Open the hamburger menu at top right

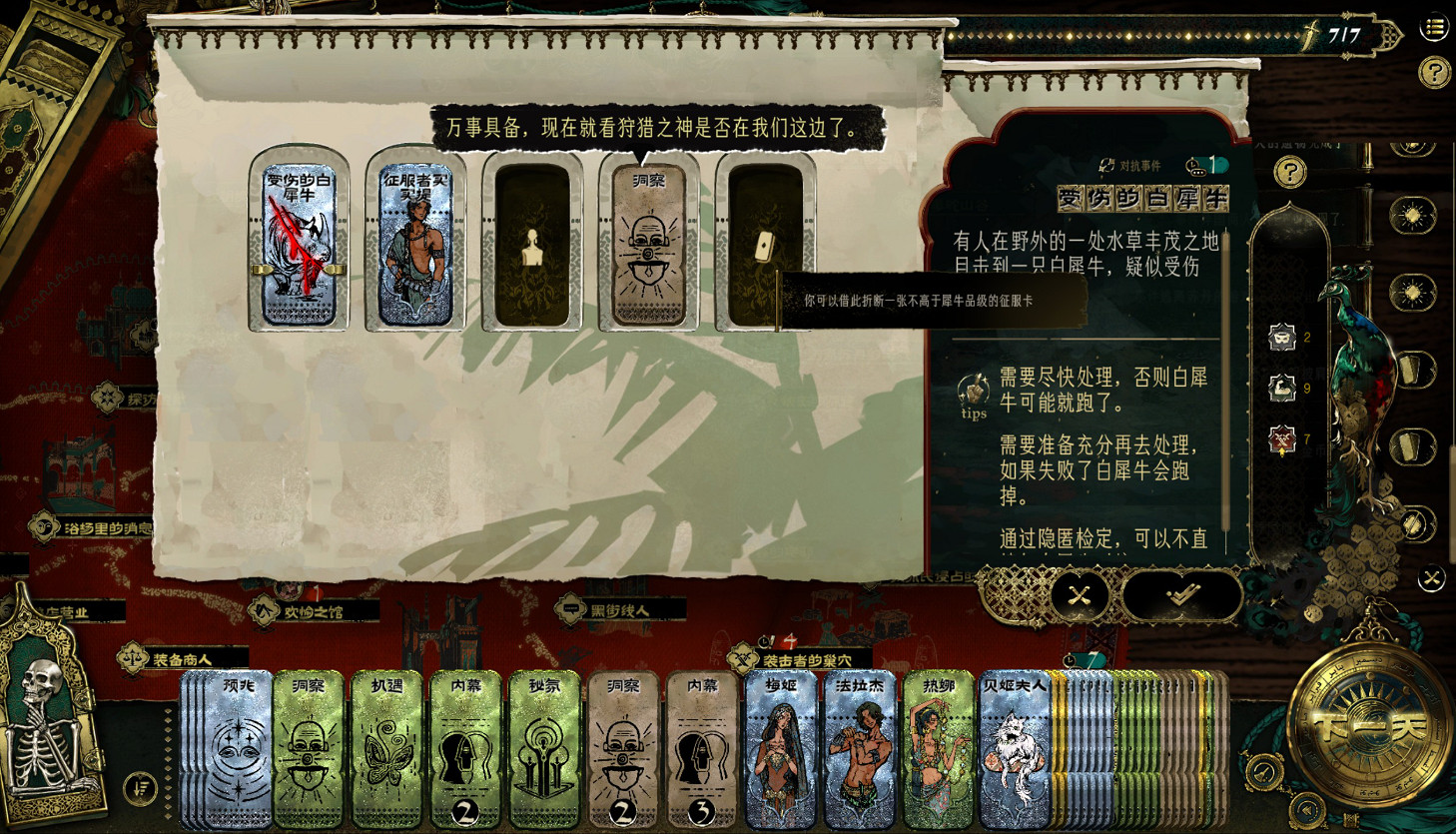point(1434,27)
